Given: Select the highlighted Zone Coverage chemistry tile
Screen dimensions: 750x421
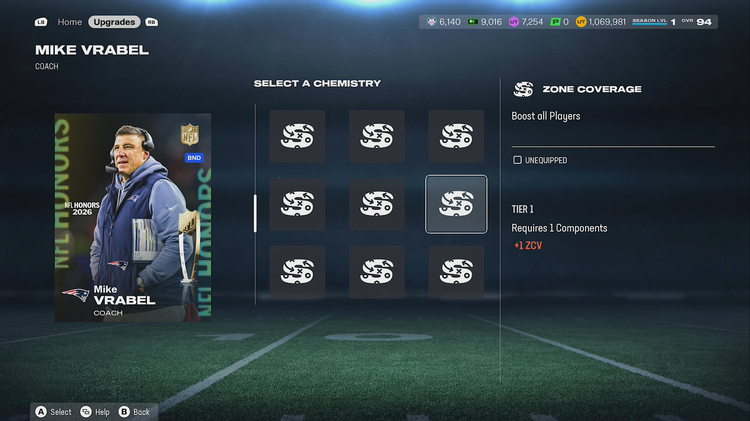Looking at the screenshot, I should (456, 204).
